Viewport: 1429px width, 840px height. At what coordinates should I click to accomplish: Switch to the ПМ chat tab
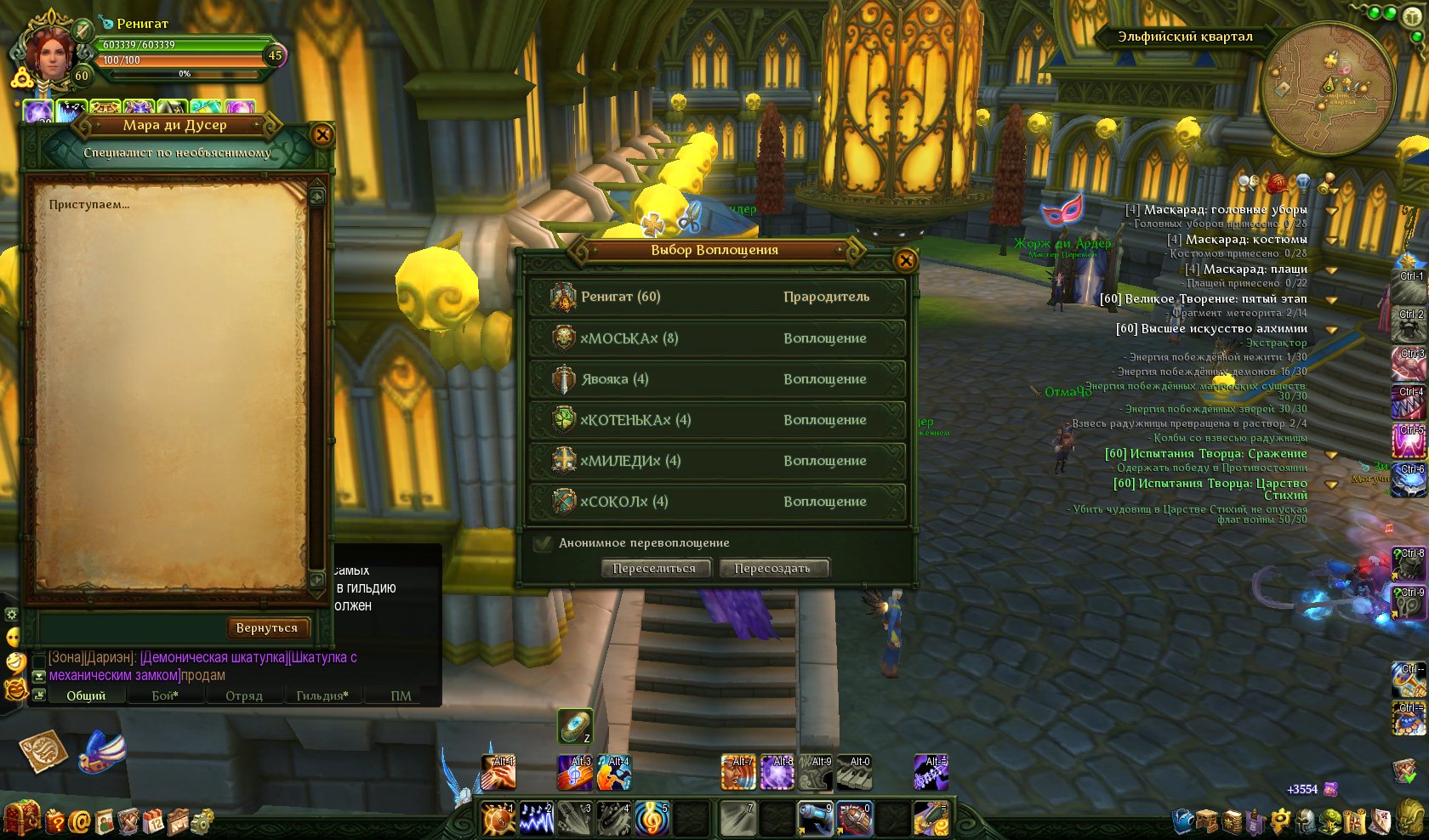[401, 695]
